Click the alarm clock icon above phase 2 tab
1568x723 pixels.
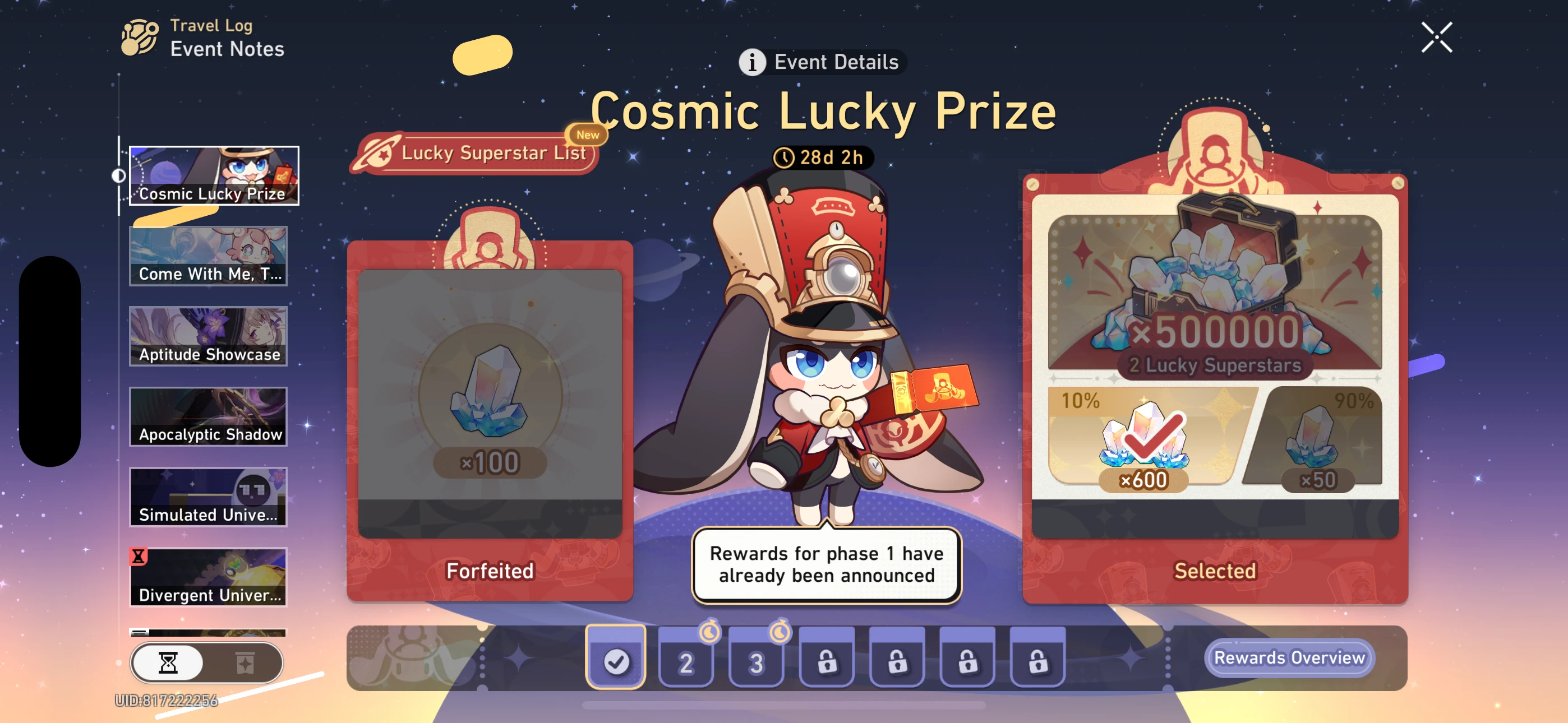[x=710, y=631]
